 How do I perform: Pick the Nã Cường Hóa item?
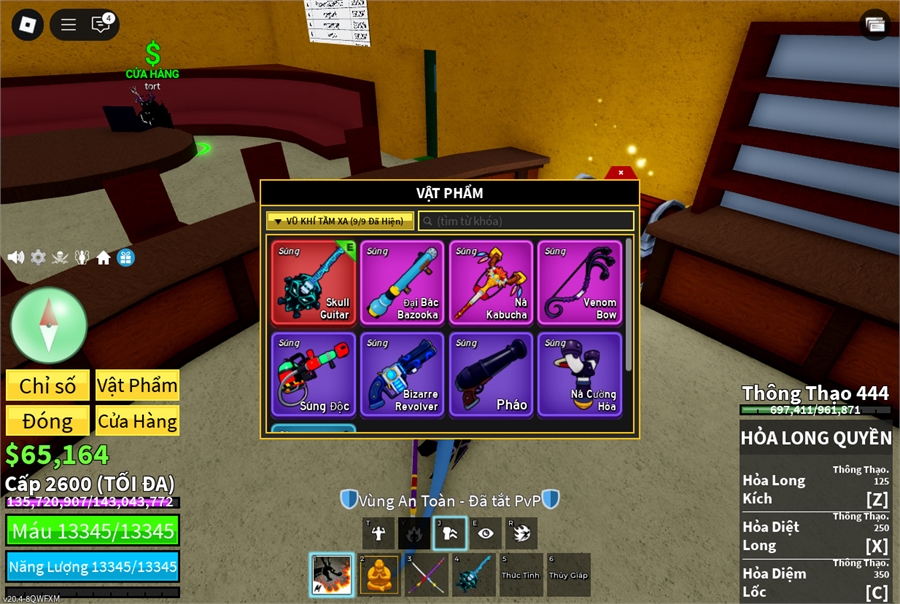pos(578,374)
